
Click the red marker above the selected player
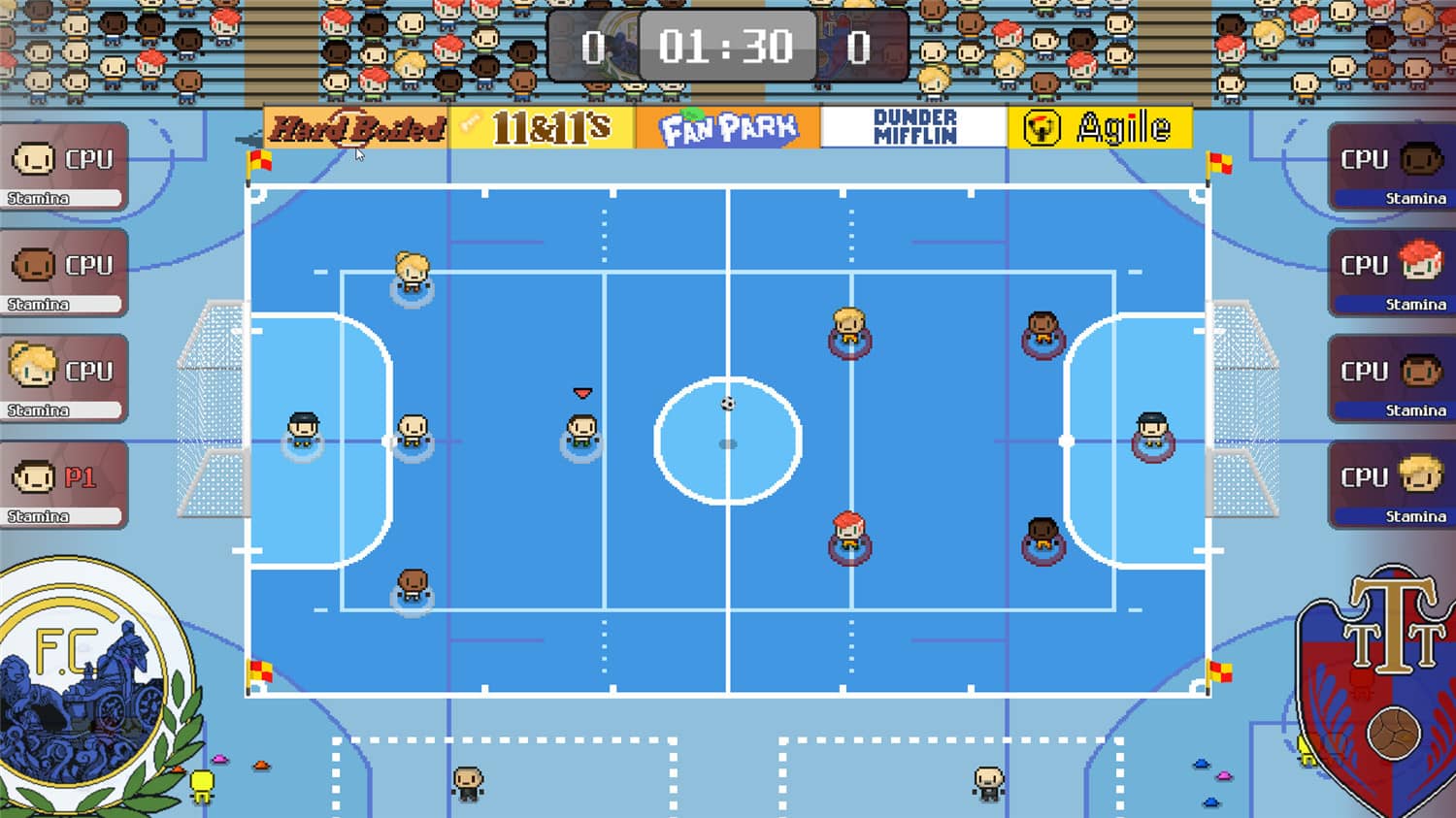(581, 393)
